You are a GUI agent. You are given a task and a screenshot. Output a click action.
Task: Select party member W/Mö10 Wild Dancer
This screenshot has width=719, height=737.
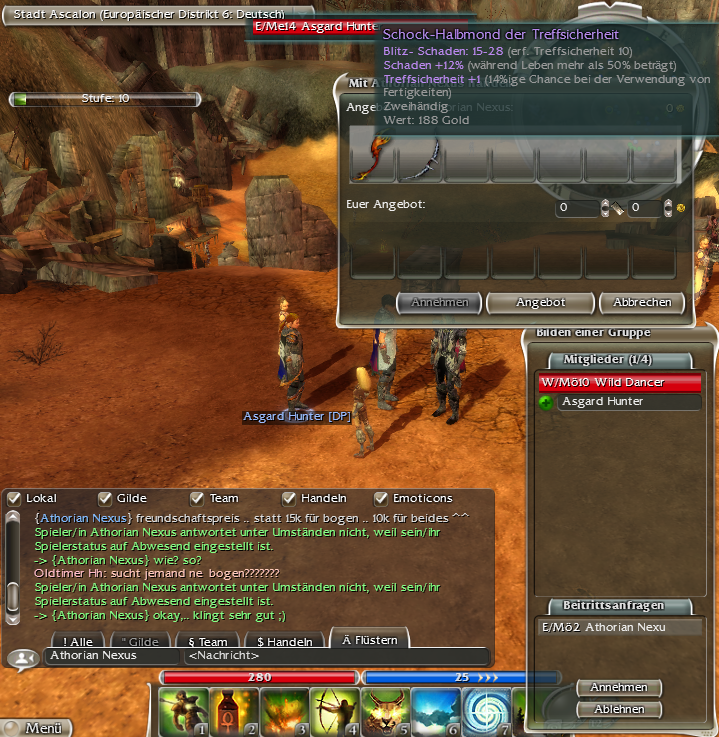(x=618, y=382)
